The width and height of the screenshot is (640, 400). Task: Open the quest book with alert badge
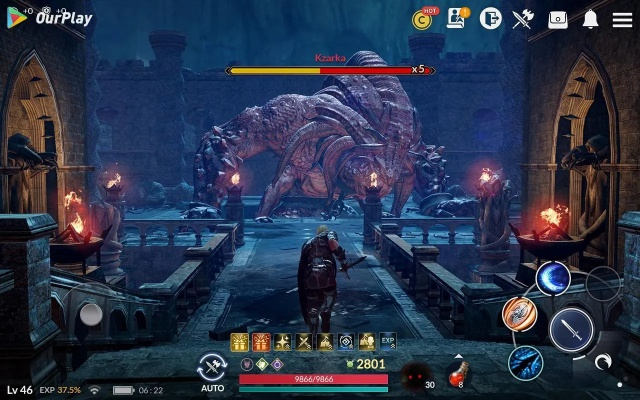[457, 19]
